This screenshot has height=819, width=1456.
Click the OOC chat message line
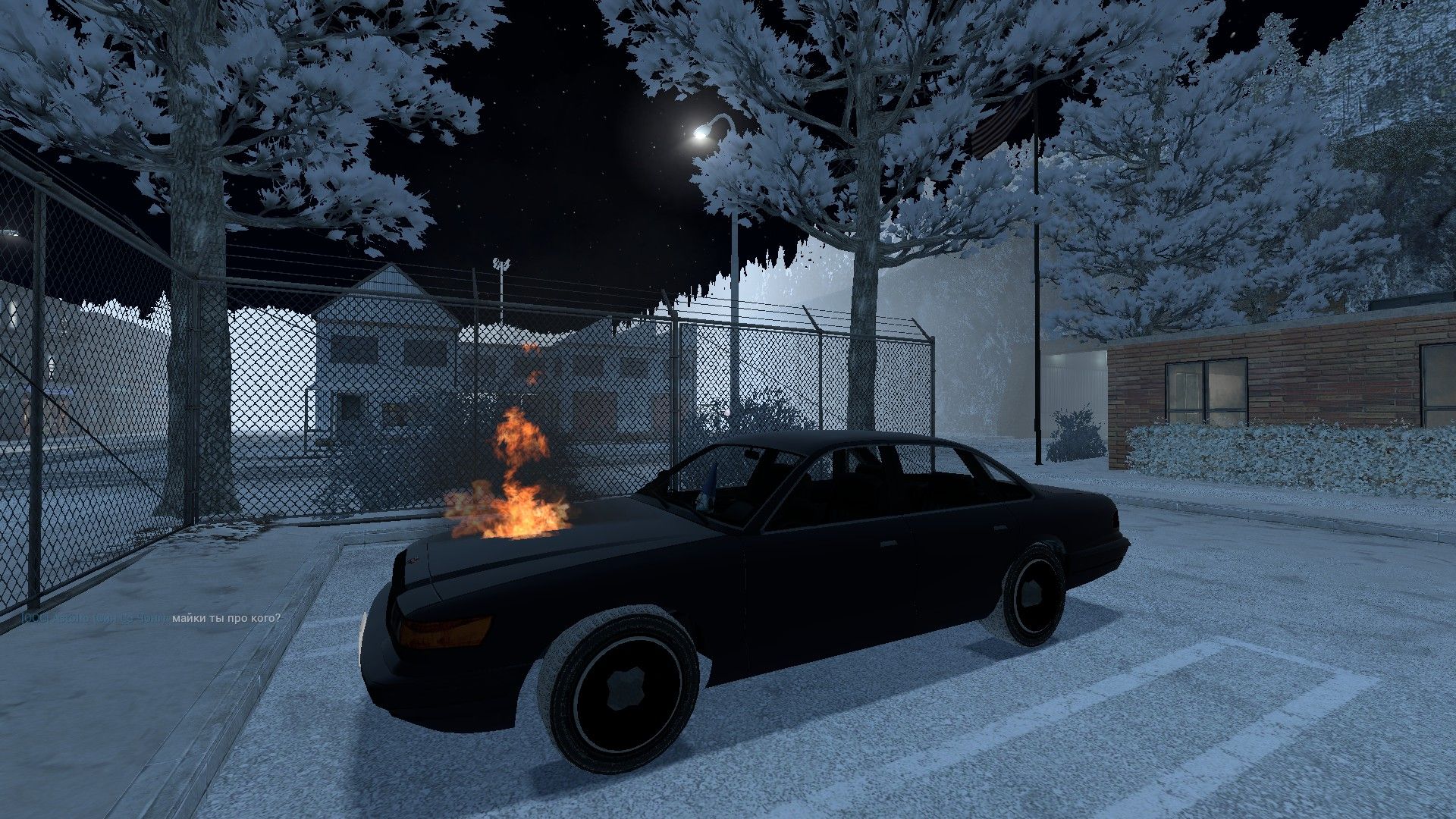[152, 618]
